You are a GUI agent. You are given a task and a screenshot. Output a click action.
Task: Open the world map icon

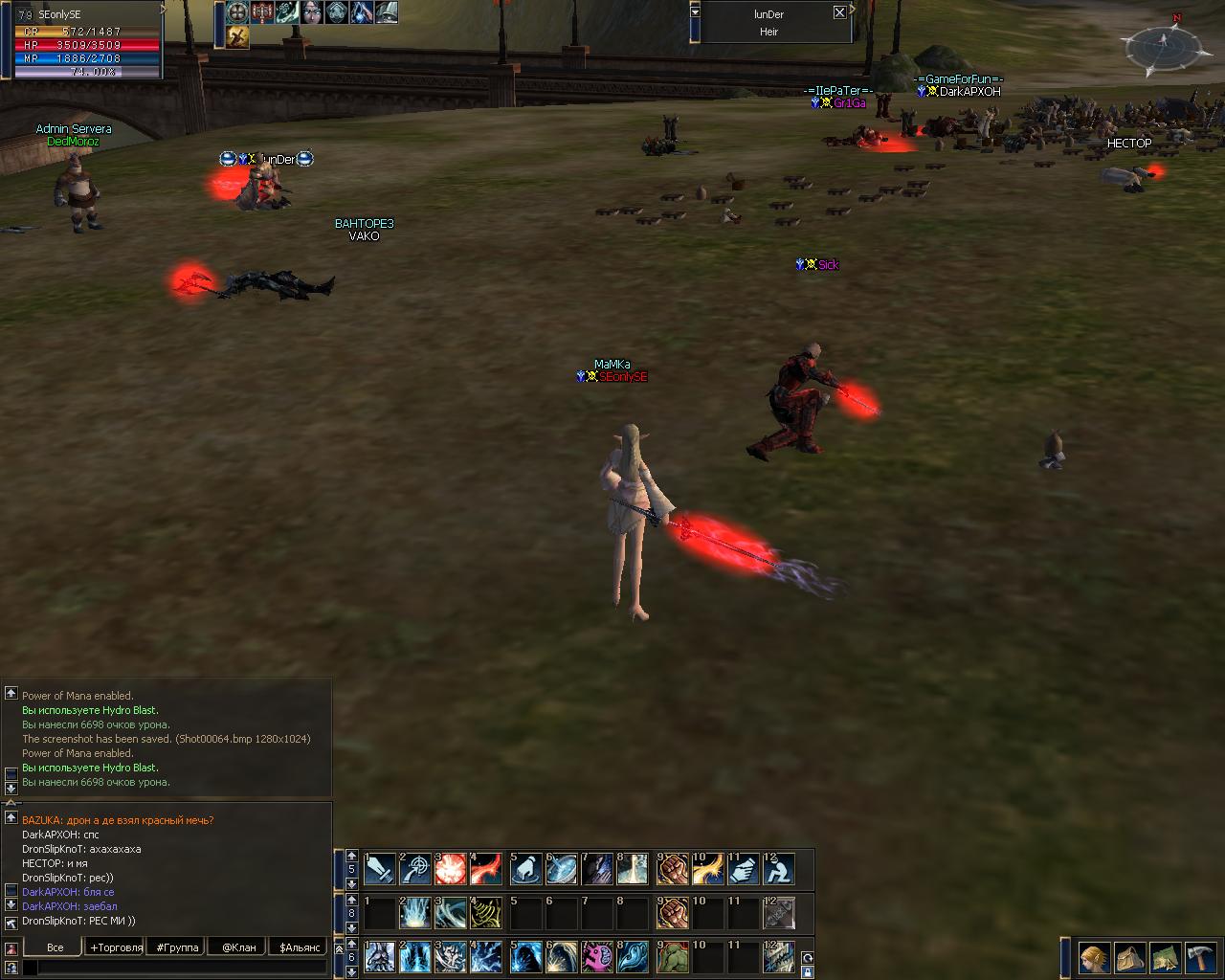tap(1166, 956)
